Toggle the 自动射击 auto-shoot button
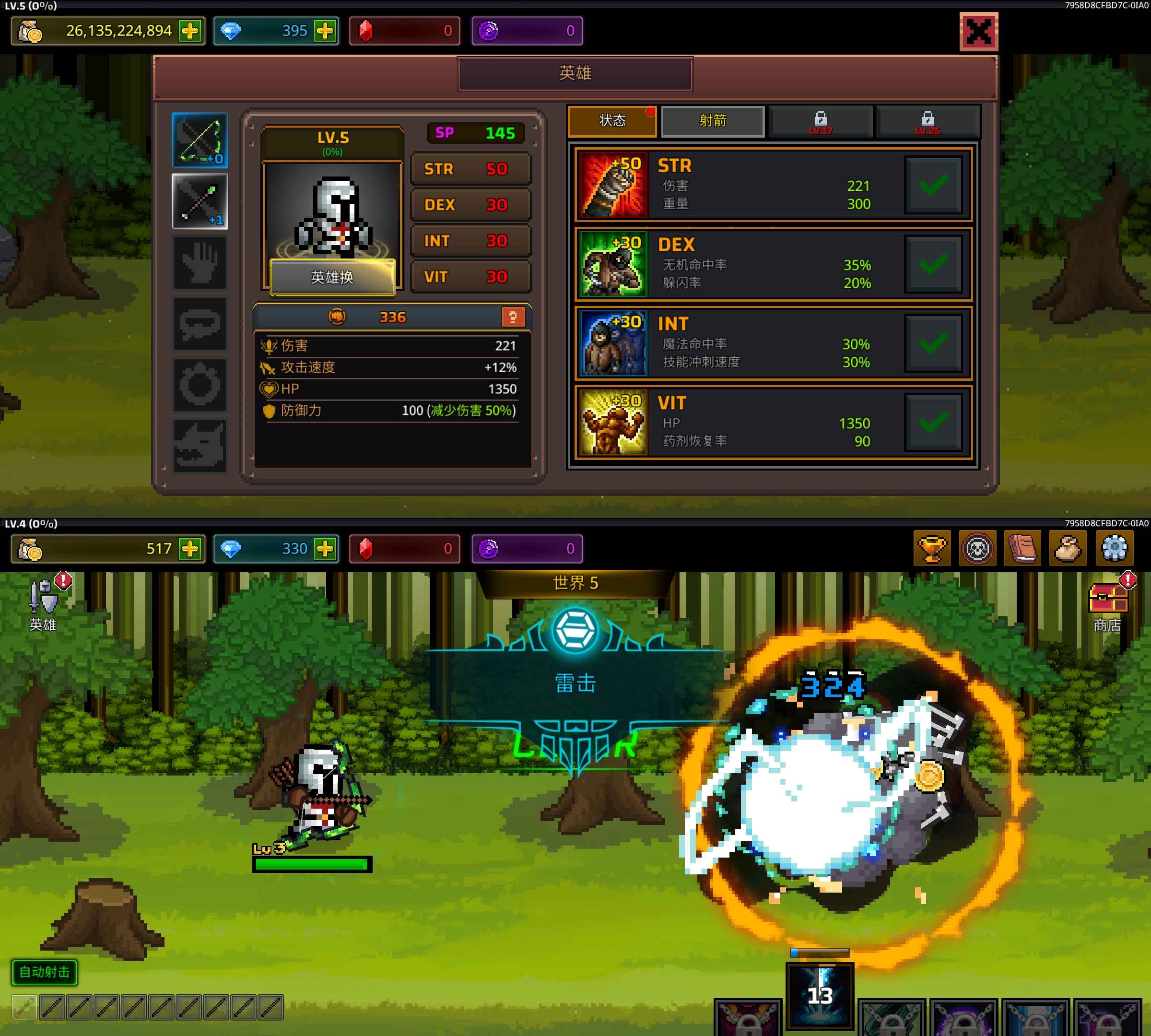1151x1036 pixels. coord(45,972)
